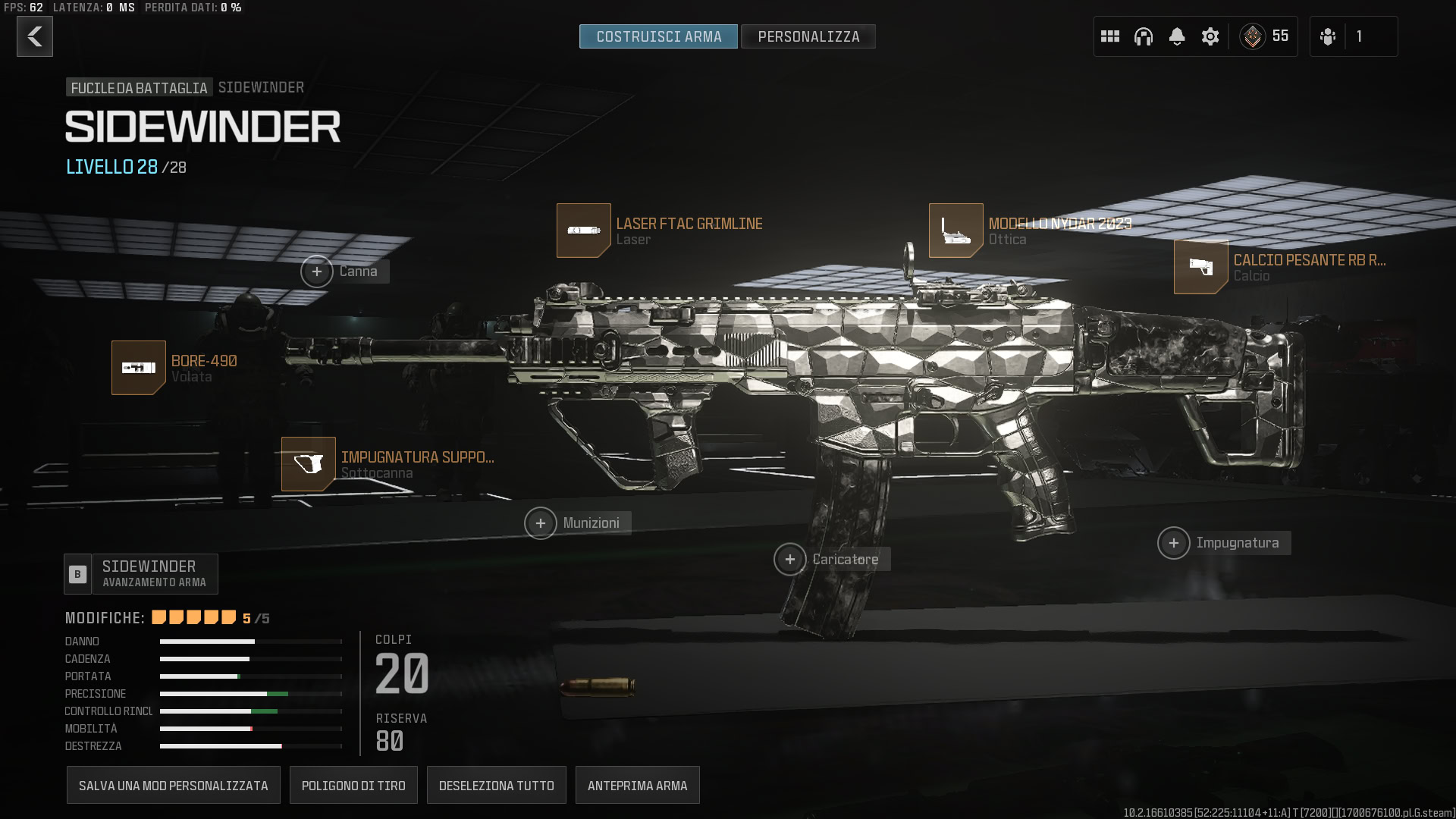This screenshot has height=819, width=1456.
Task: Open the Calcio Pesante stock slot
Action: click(1201, 267)
